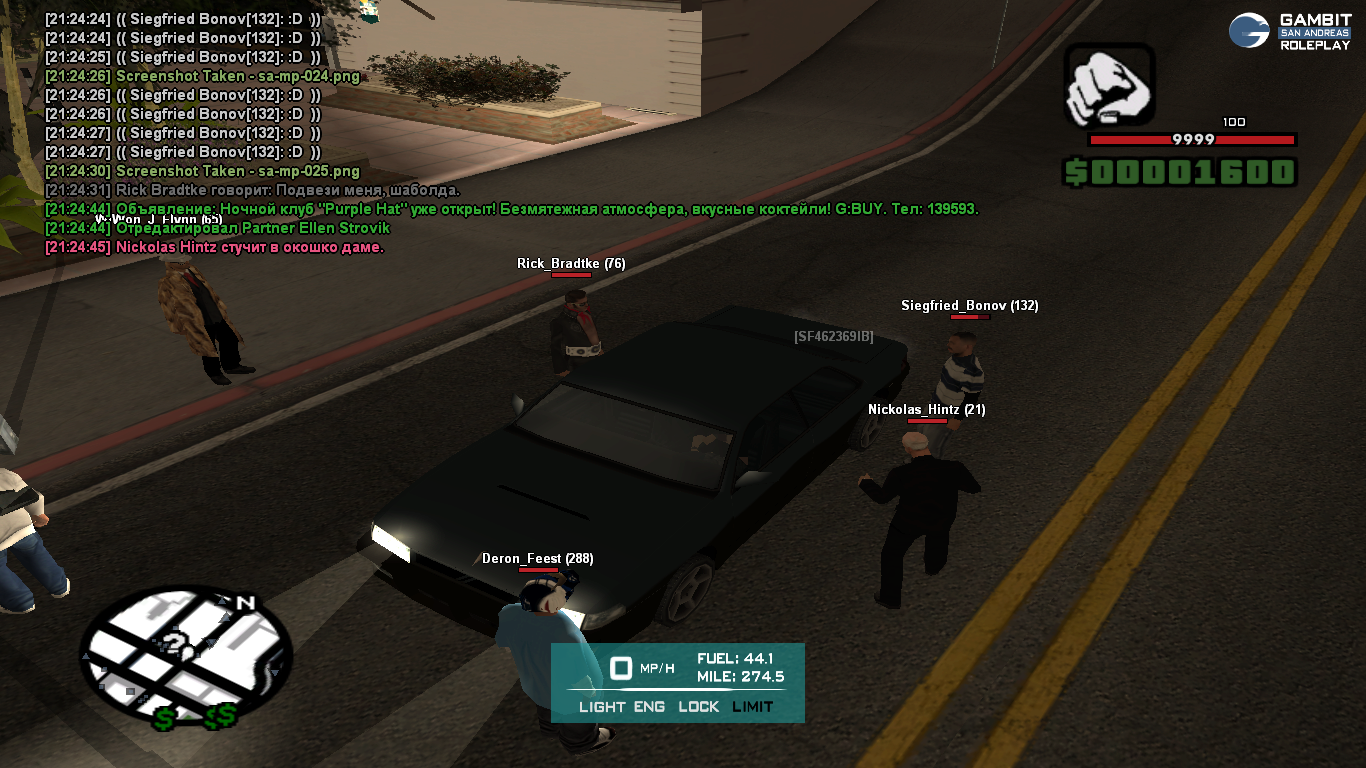Click the fist weapon icon
This screenshot has height=768, width=1366.
(1109, 87)
